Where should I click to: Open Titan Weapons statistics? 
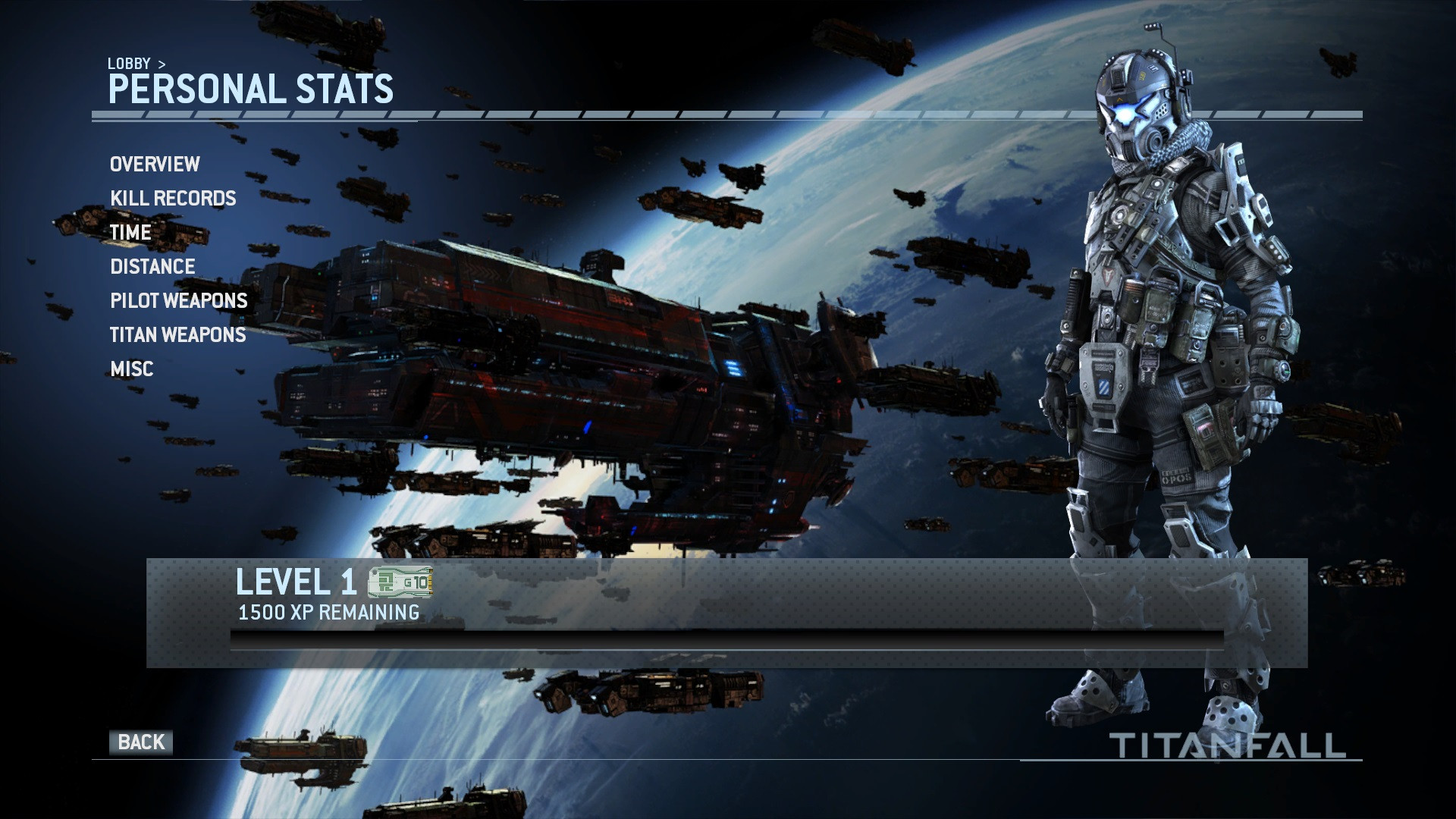tap(178, 335)
